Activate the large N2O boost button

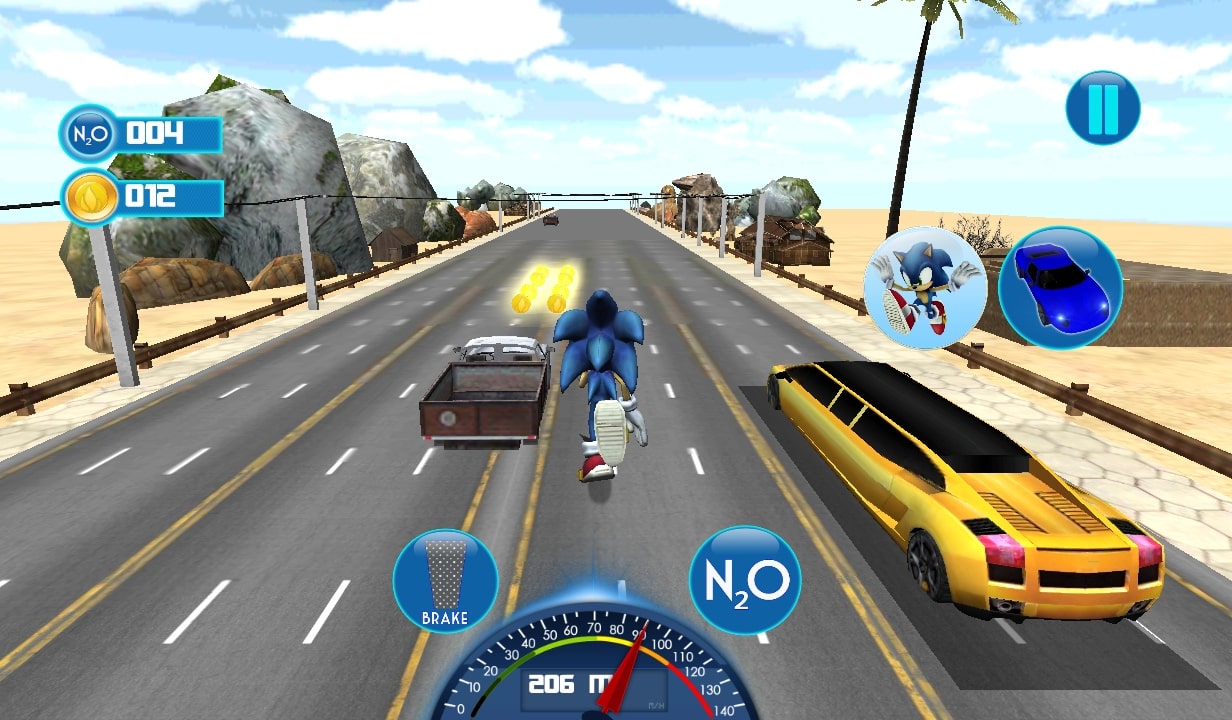tap(745, 580)
